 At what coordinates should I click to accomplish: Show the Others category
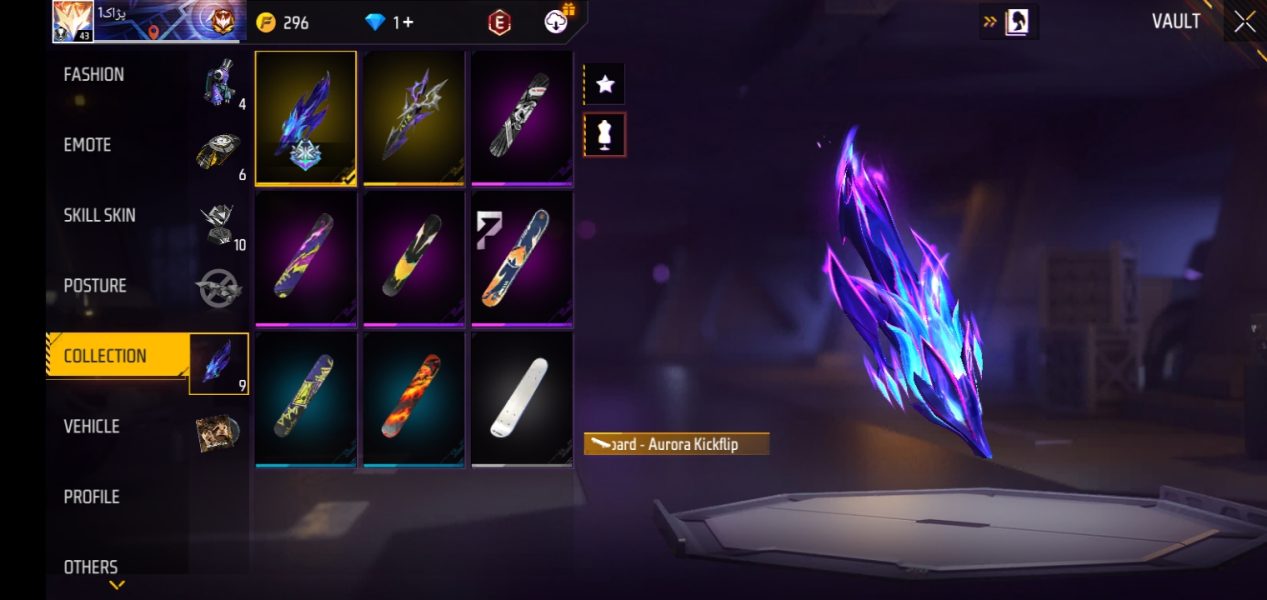[91, 566]
